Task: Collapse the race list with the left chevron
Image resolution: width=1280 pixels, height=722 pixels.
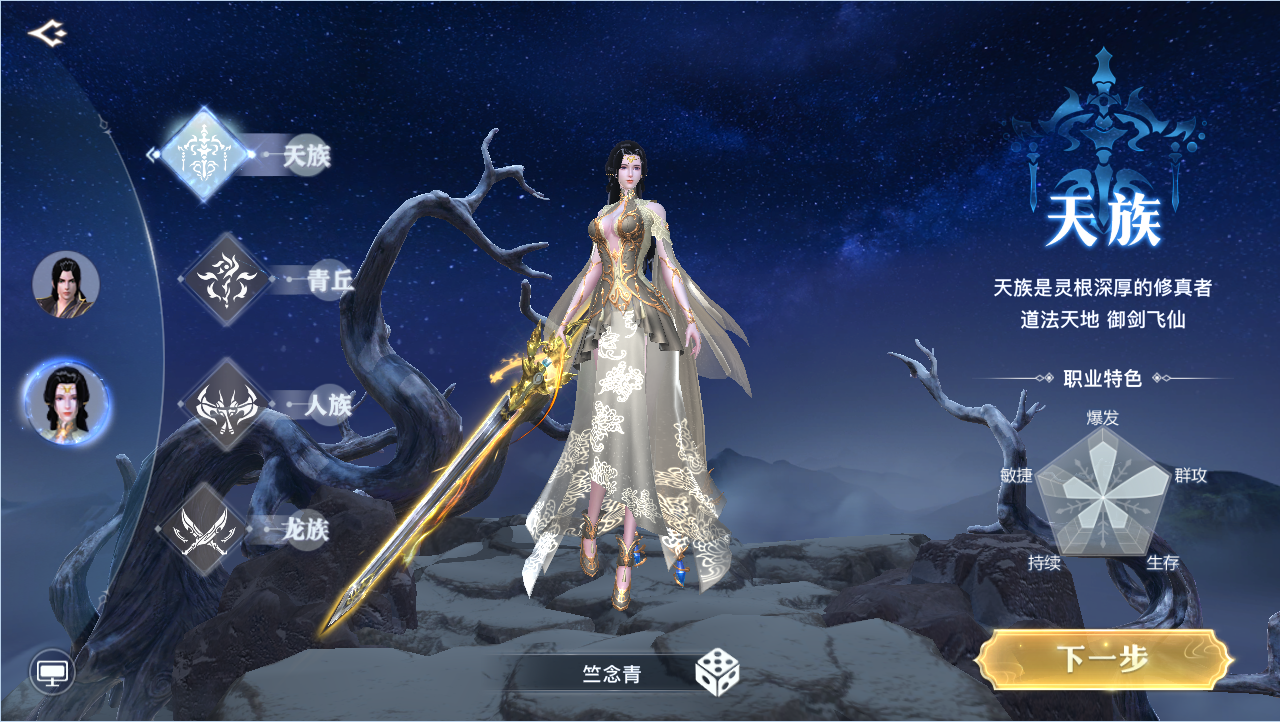Action: tap(150, 155)
